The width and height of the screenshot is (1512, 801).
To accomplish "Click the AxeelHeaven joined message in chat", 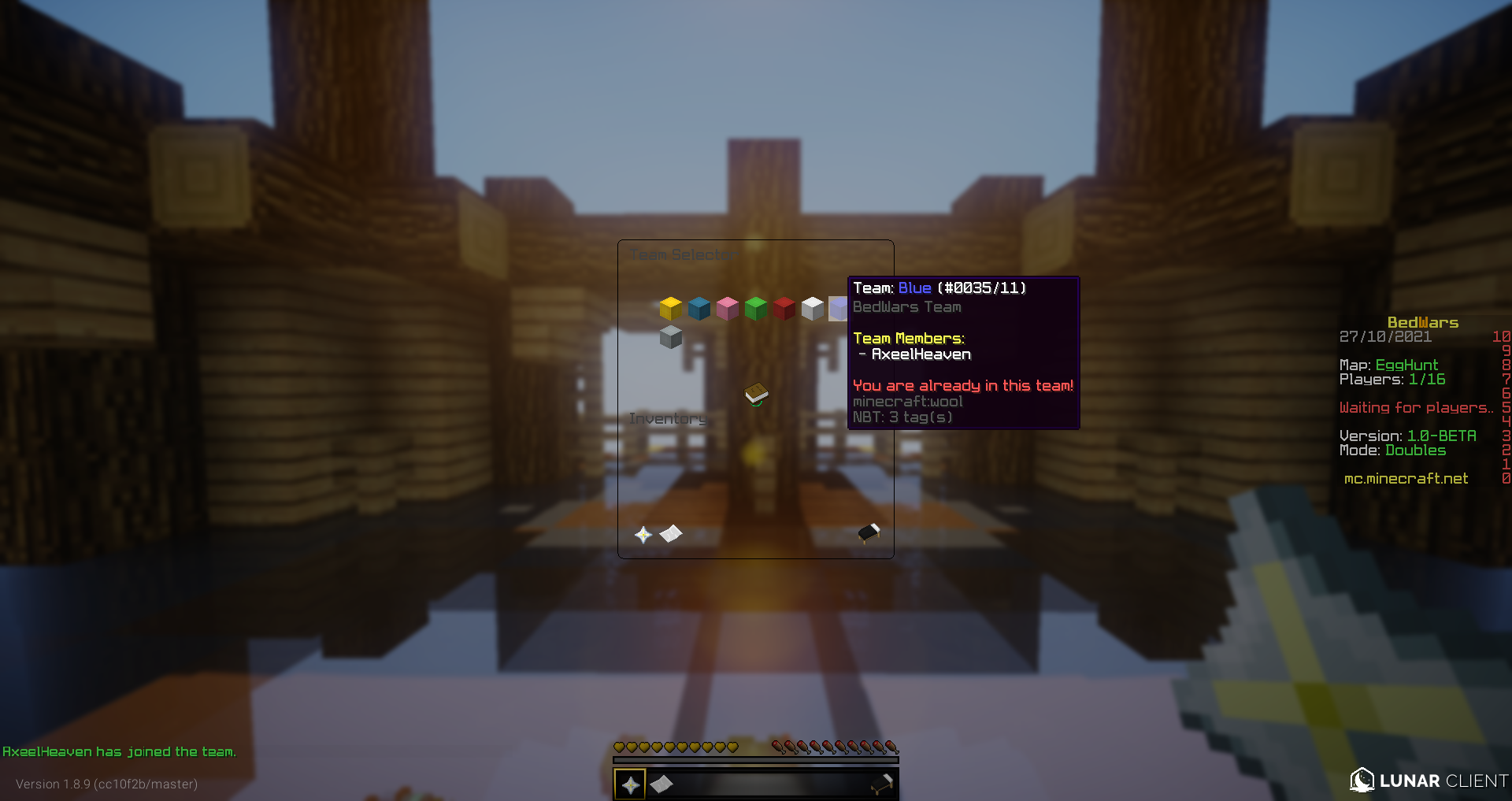I will [118, 751].
